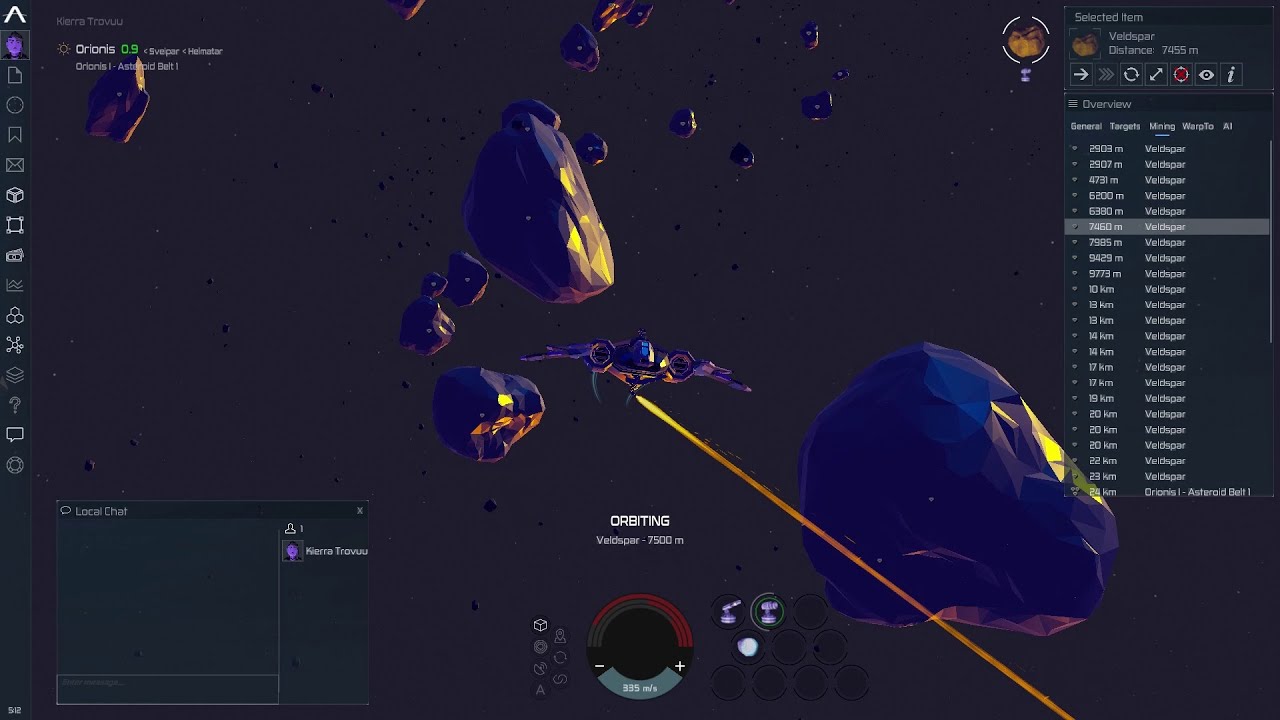Open the info button for the selected Veldspar
Image resolution: width=1280 pixels, height=720 pixels.
pos(1231,74)
